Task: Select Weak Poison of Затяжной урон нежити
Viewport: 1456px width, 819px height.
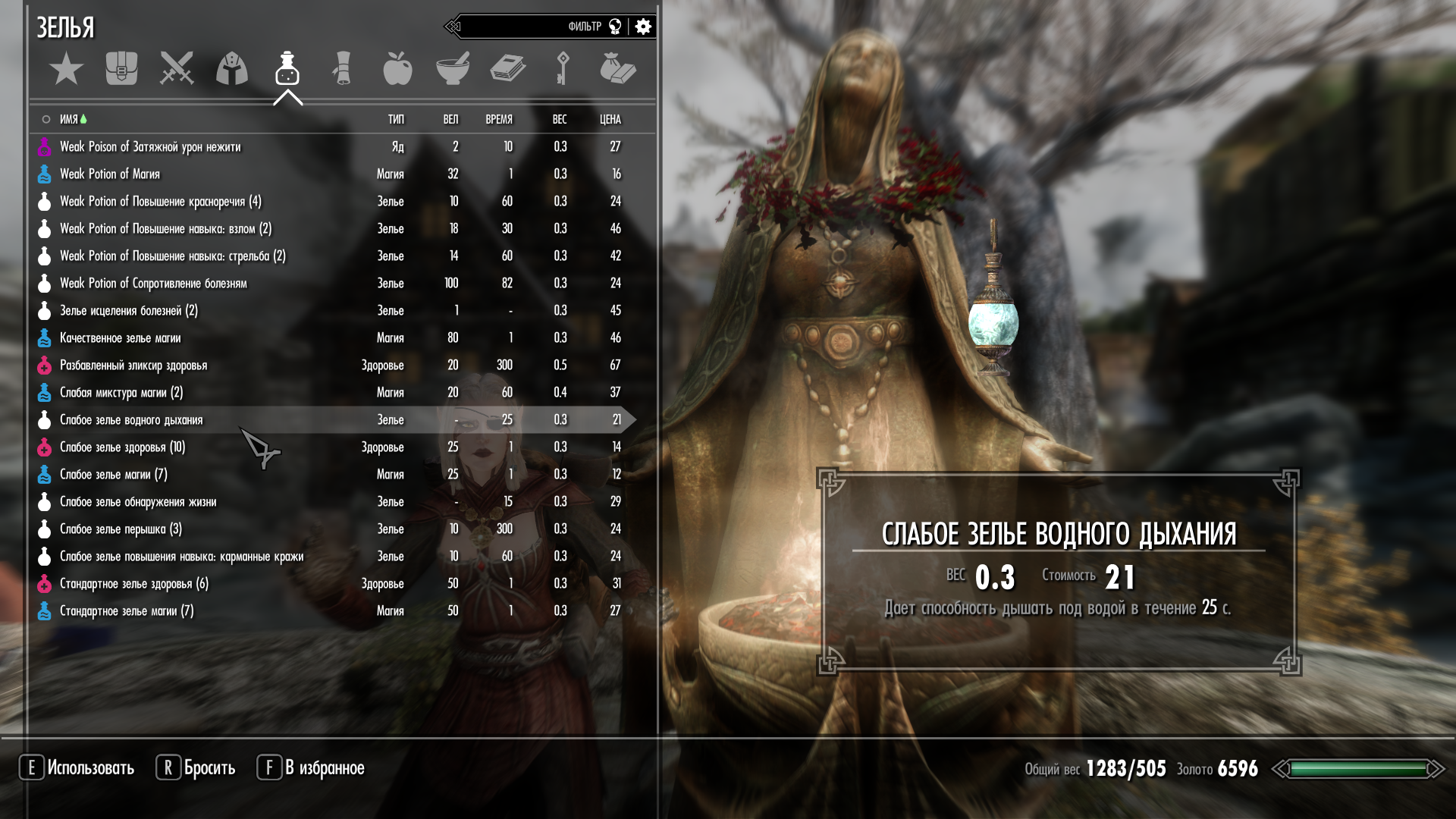Action: [x=150, y=147]
